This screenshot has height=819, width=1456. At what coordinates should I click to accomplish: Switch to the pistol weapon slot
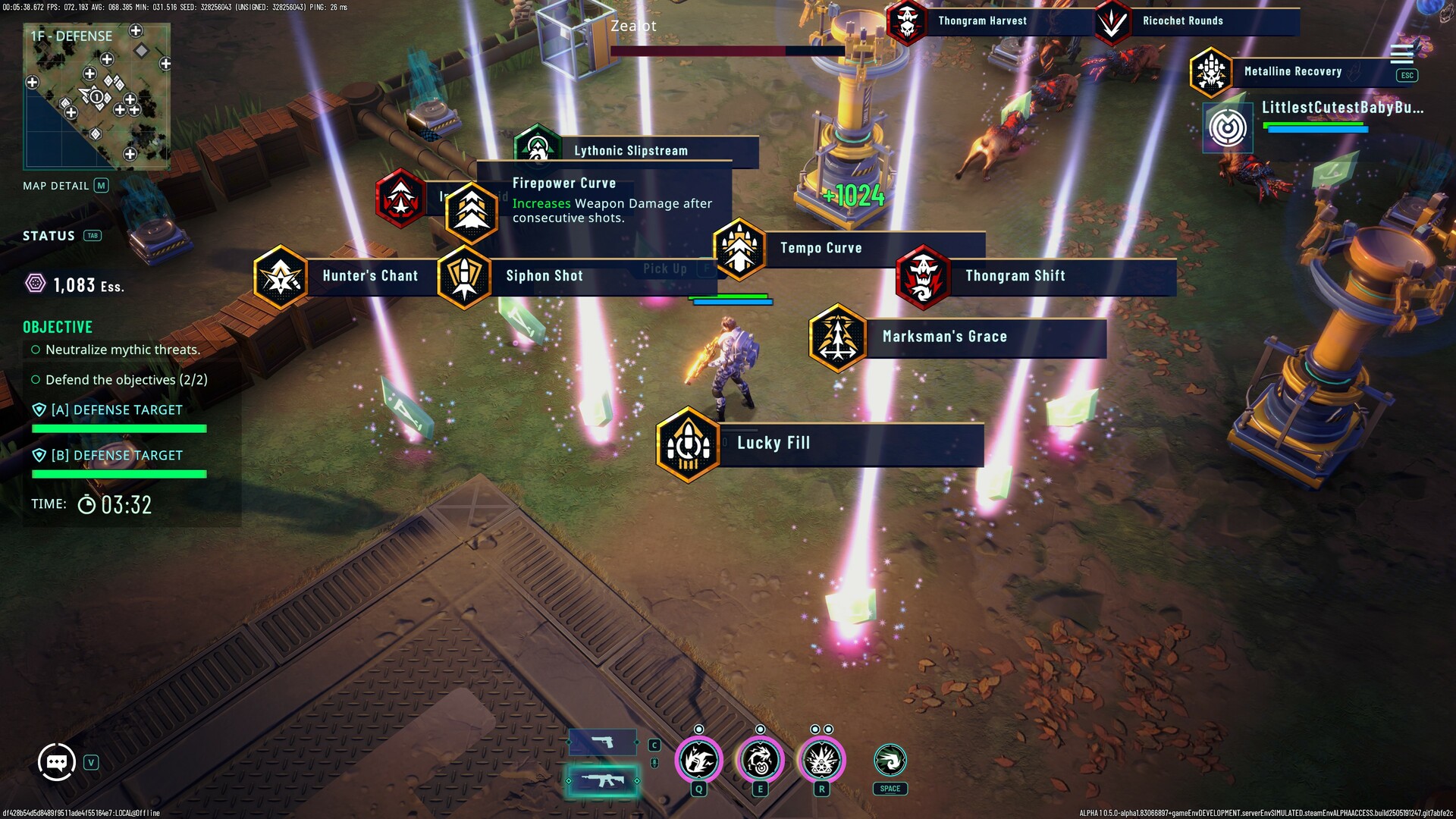(x=603, y=742)
